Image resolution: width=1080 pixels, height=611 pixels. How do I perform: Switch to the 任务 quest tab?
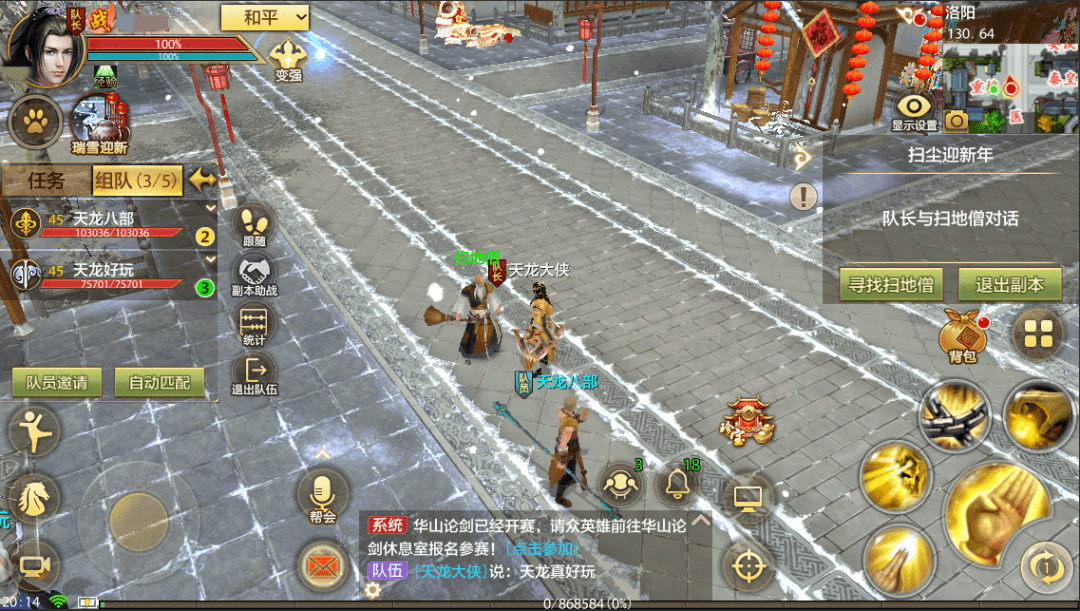[45, 181]
